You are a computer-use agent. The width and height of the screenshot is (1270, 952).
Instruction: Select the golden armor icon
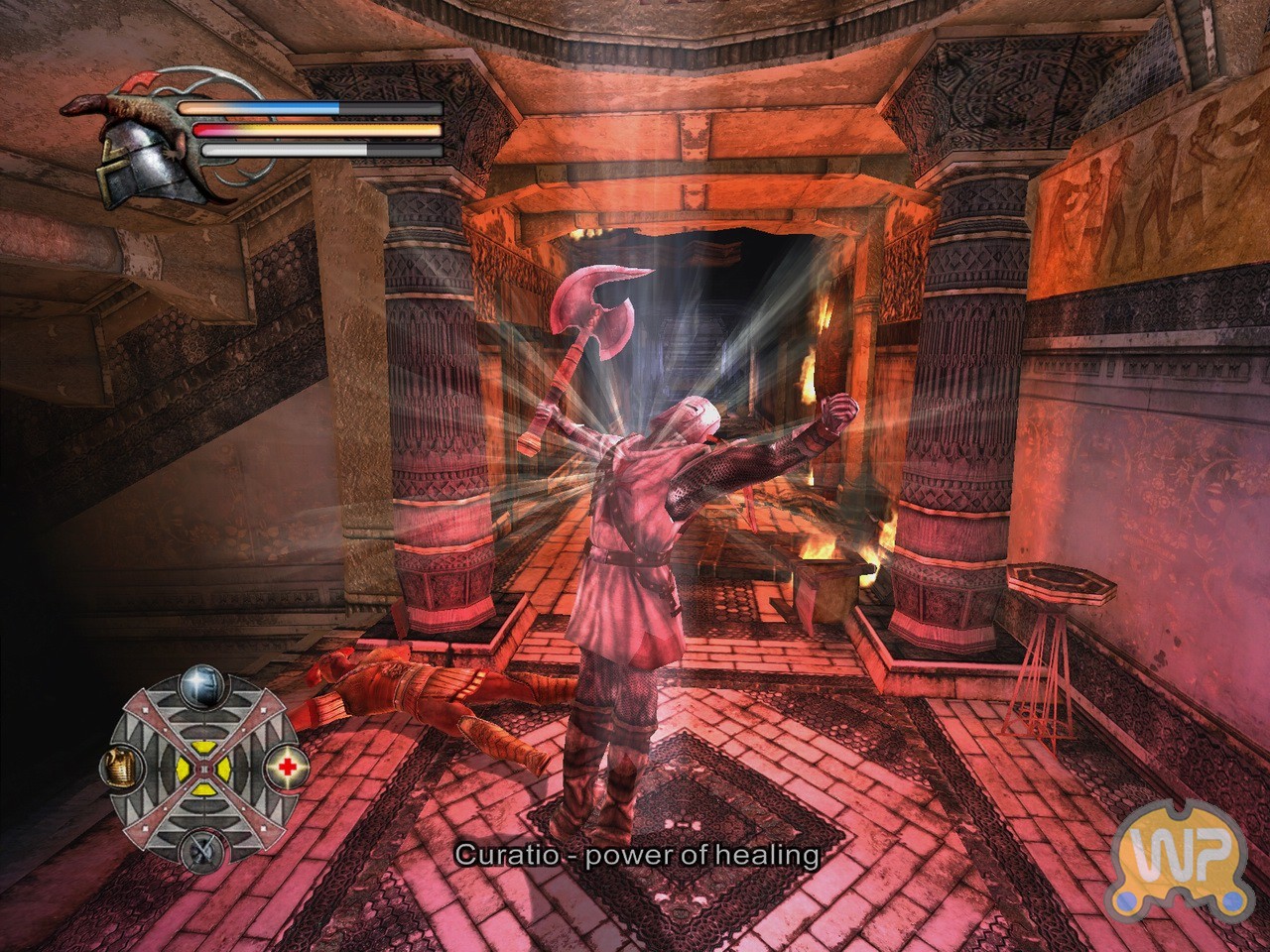(x=119, y=766)
